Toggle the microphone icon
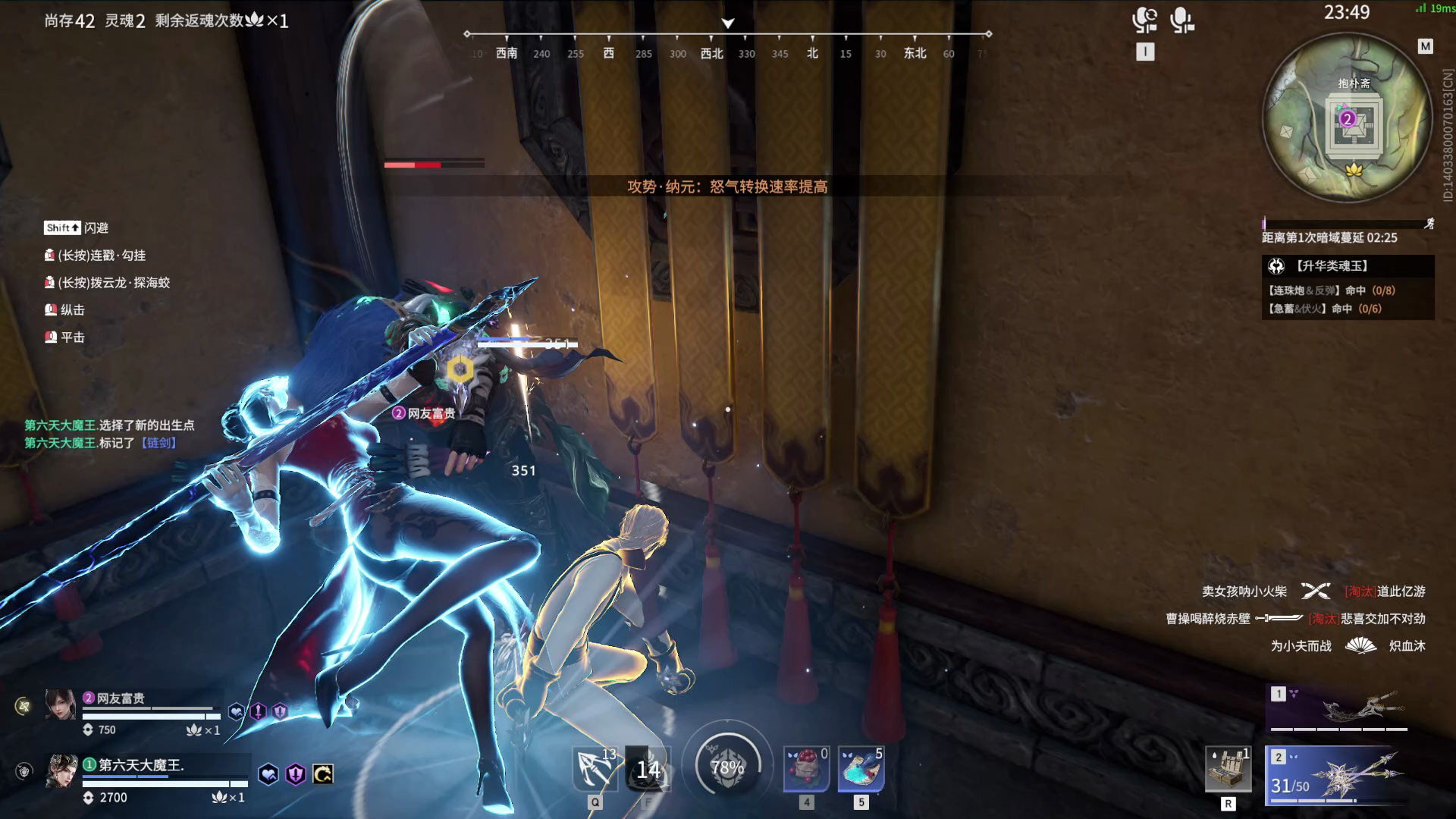The image size is (1456, 819). click(1181, 20)
